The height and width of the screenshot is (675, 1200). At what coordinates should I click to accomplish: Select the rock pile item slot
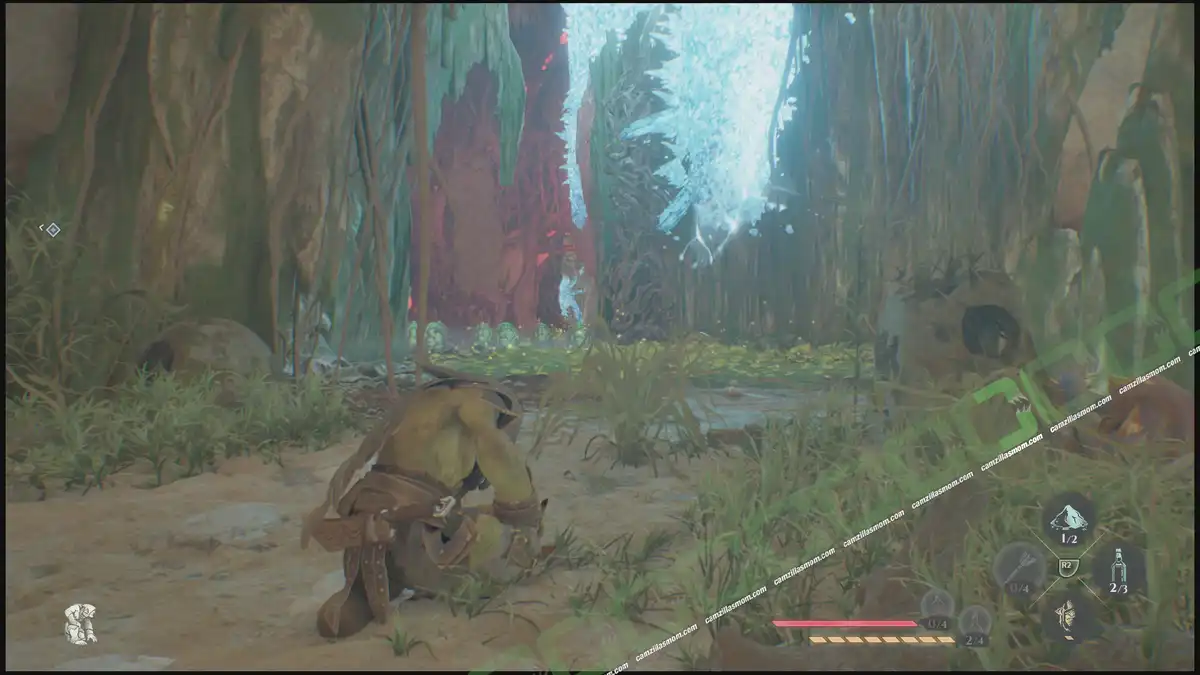[x=1068, y=519]
